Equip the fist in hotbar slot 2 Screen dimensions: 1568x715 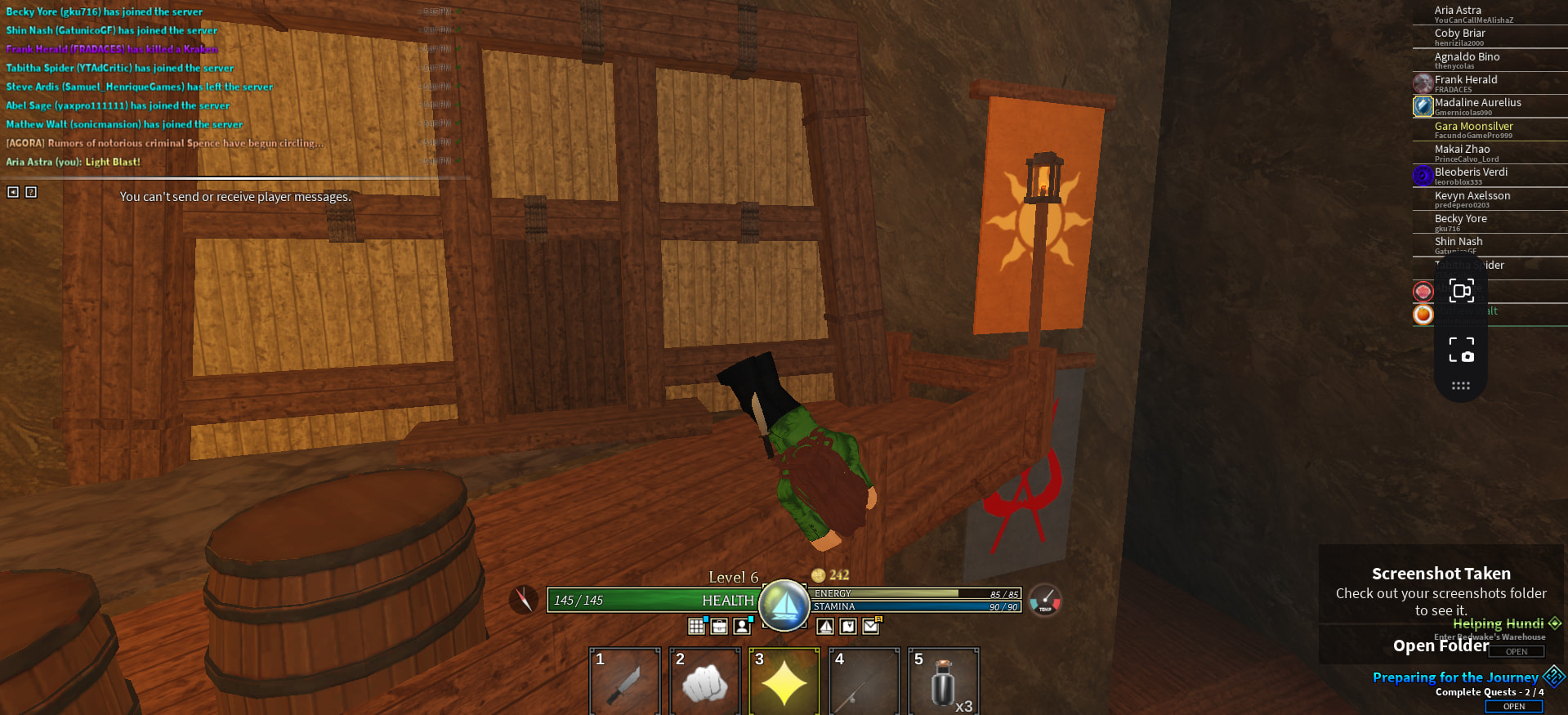[x=704, y=681]
